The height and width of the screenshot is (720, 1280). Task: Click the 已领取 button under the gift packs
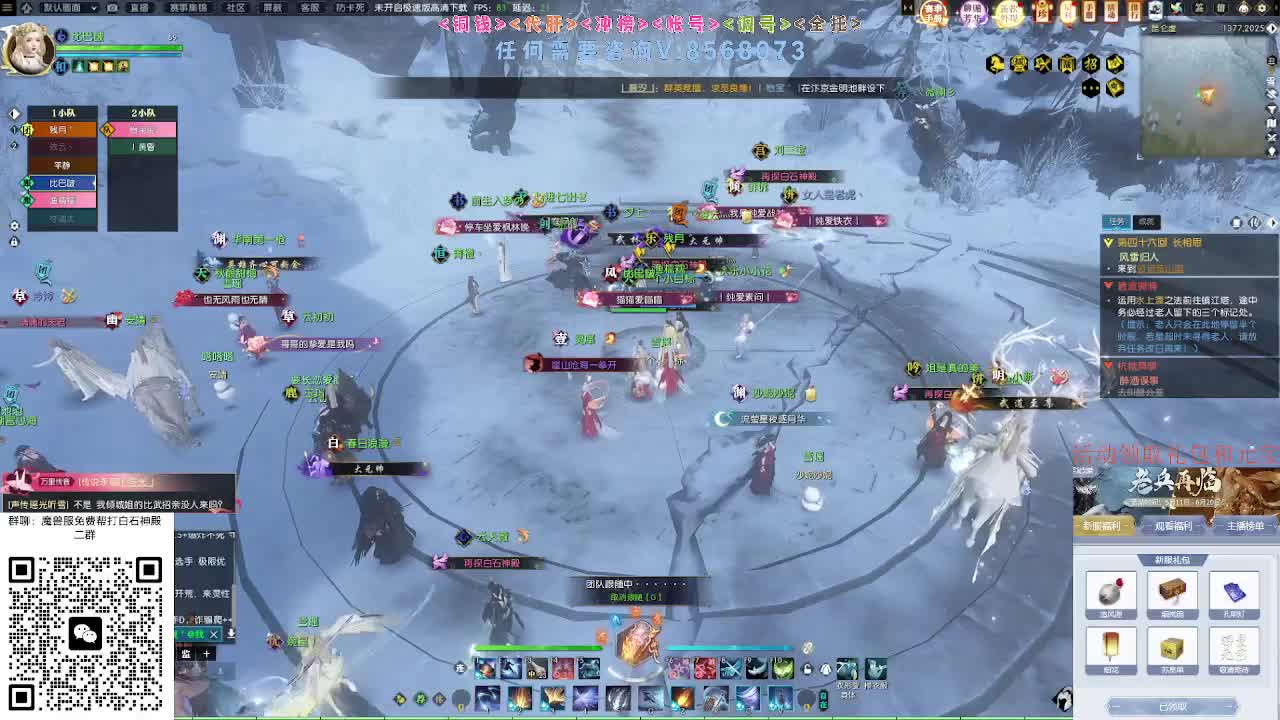pyautogui.click(x=1171, y=704)
